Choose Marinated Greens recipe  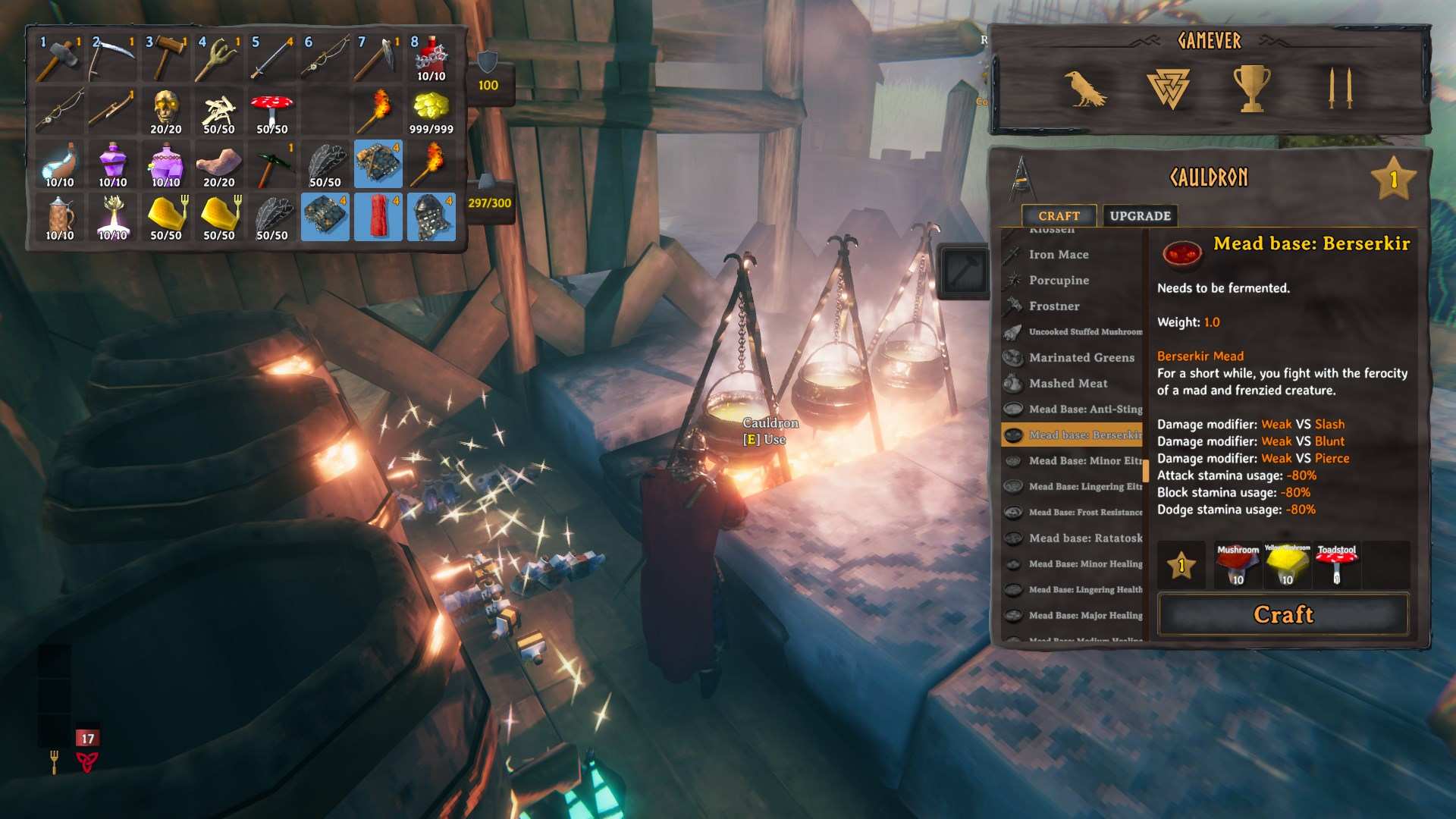pyautogui.click(x=1081, y=358)
